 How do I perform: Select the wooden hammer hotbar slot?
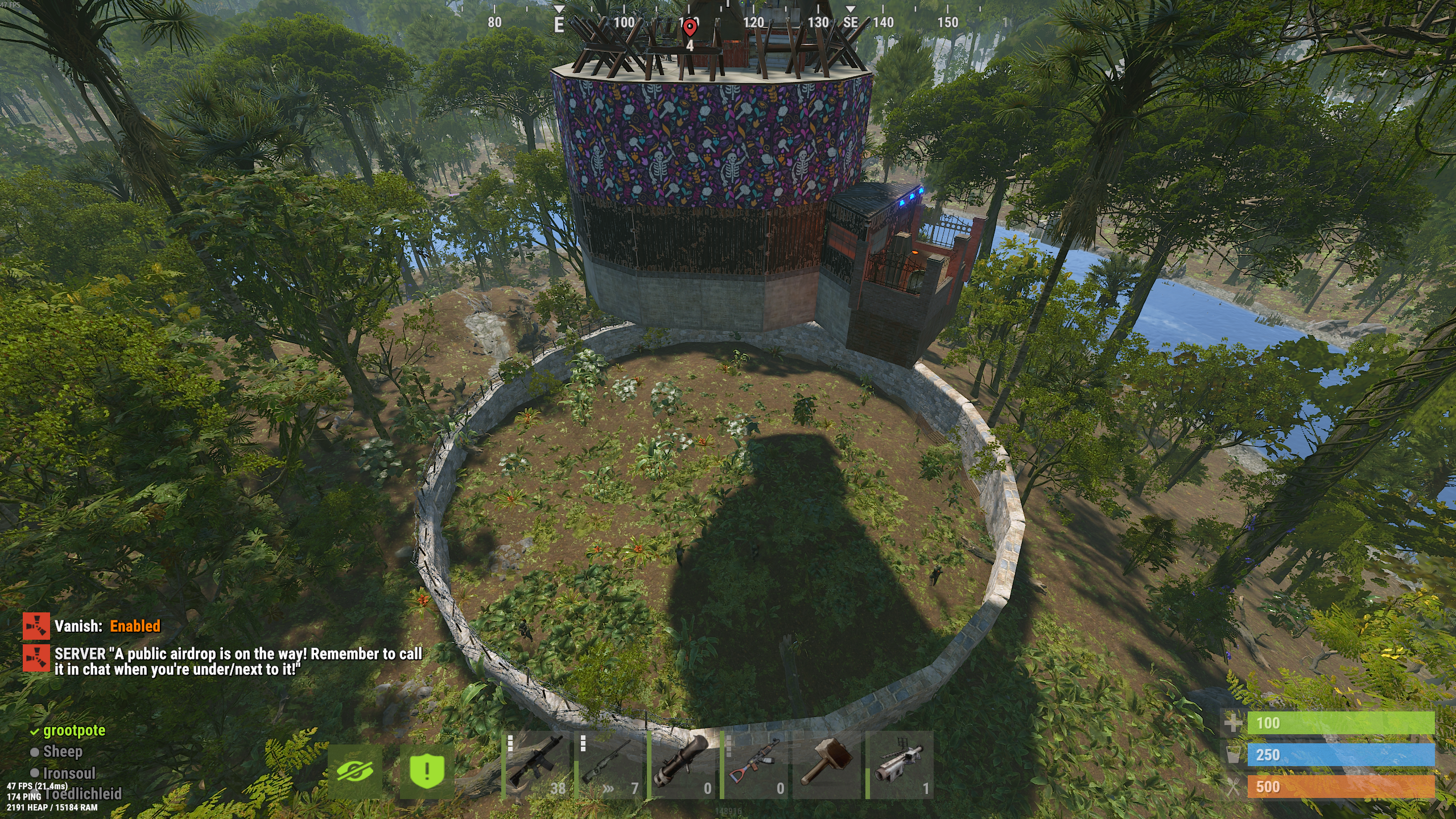[827, 765]
